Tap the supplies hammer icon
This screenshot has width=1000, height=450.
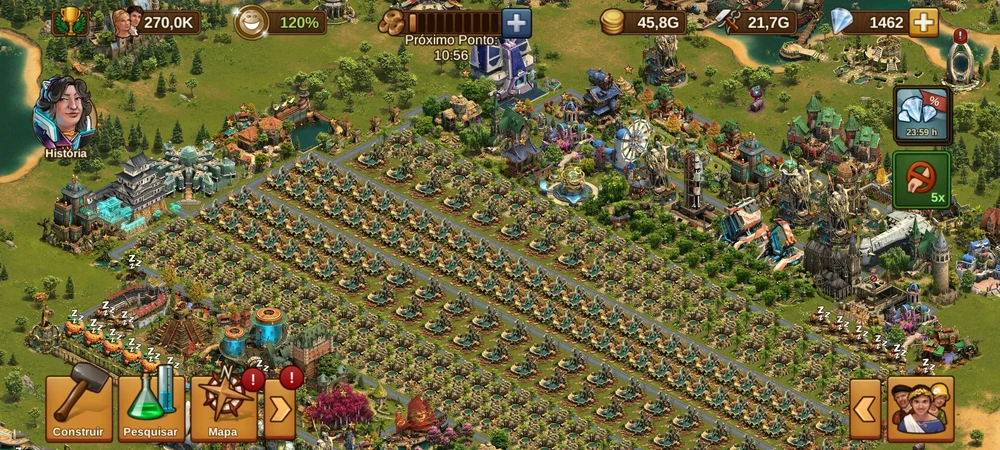728,22
